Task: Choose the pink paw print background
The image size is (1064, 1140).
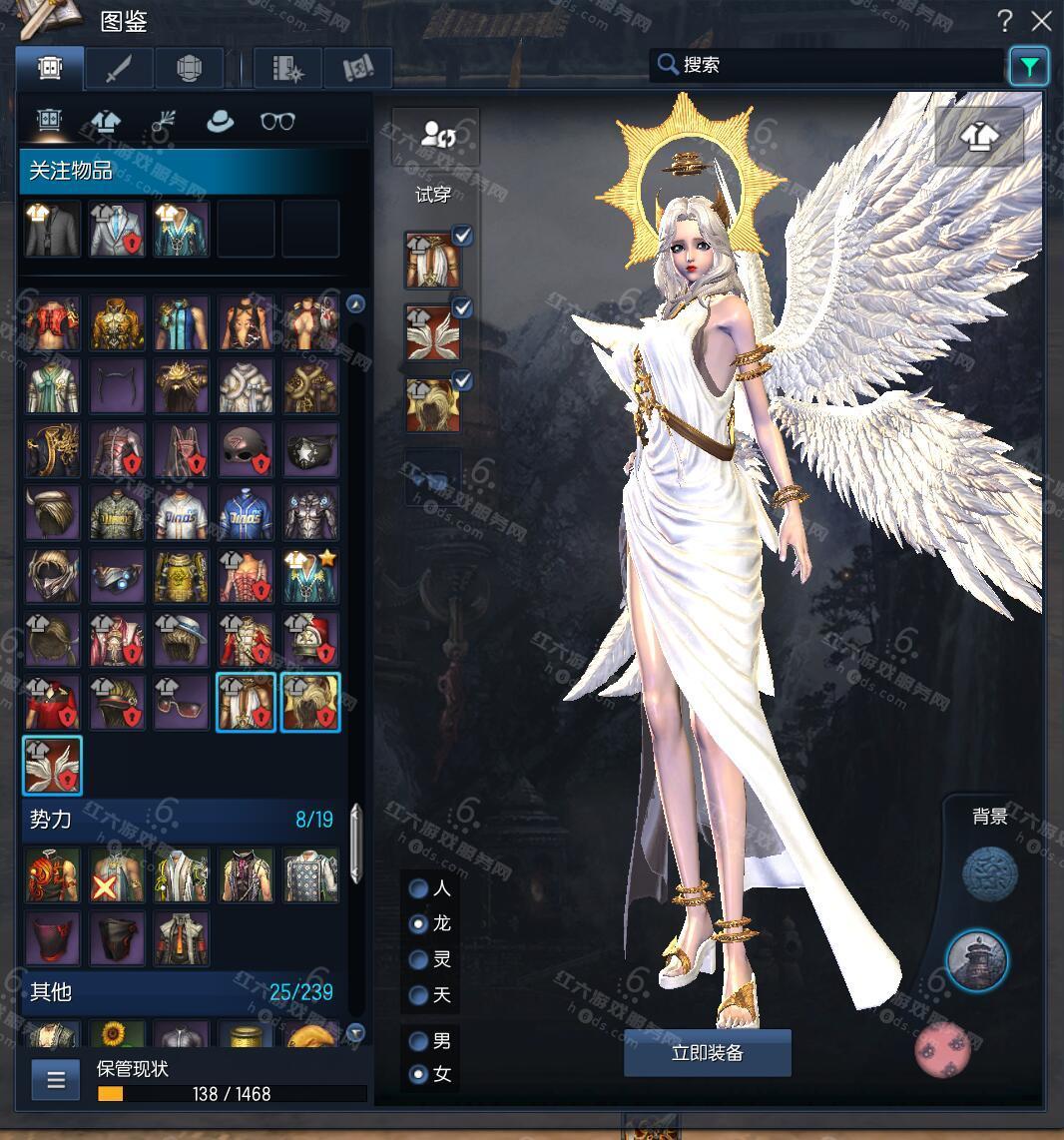Action: 942,1049
